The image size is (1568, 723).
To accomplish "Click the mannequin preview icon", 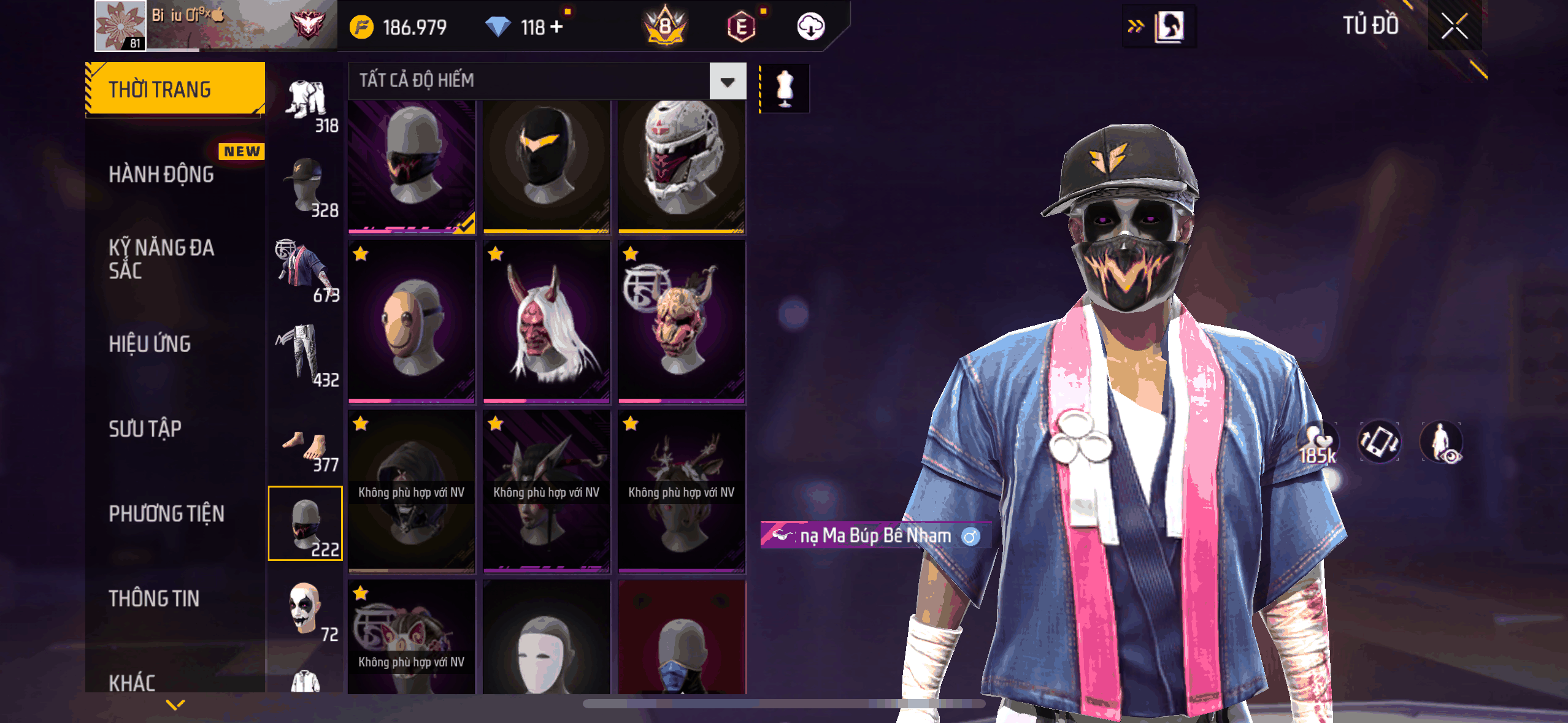I will [x=785, y=89].
